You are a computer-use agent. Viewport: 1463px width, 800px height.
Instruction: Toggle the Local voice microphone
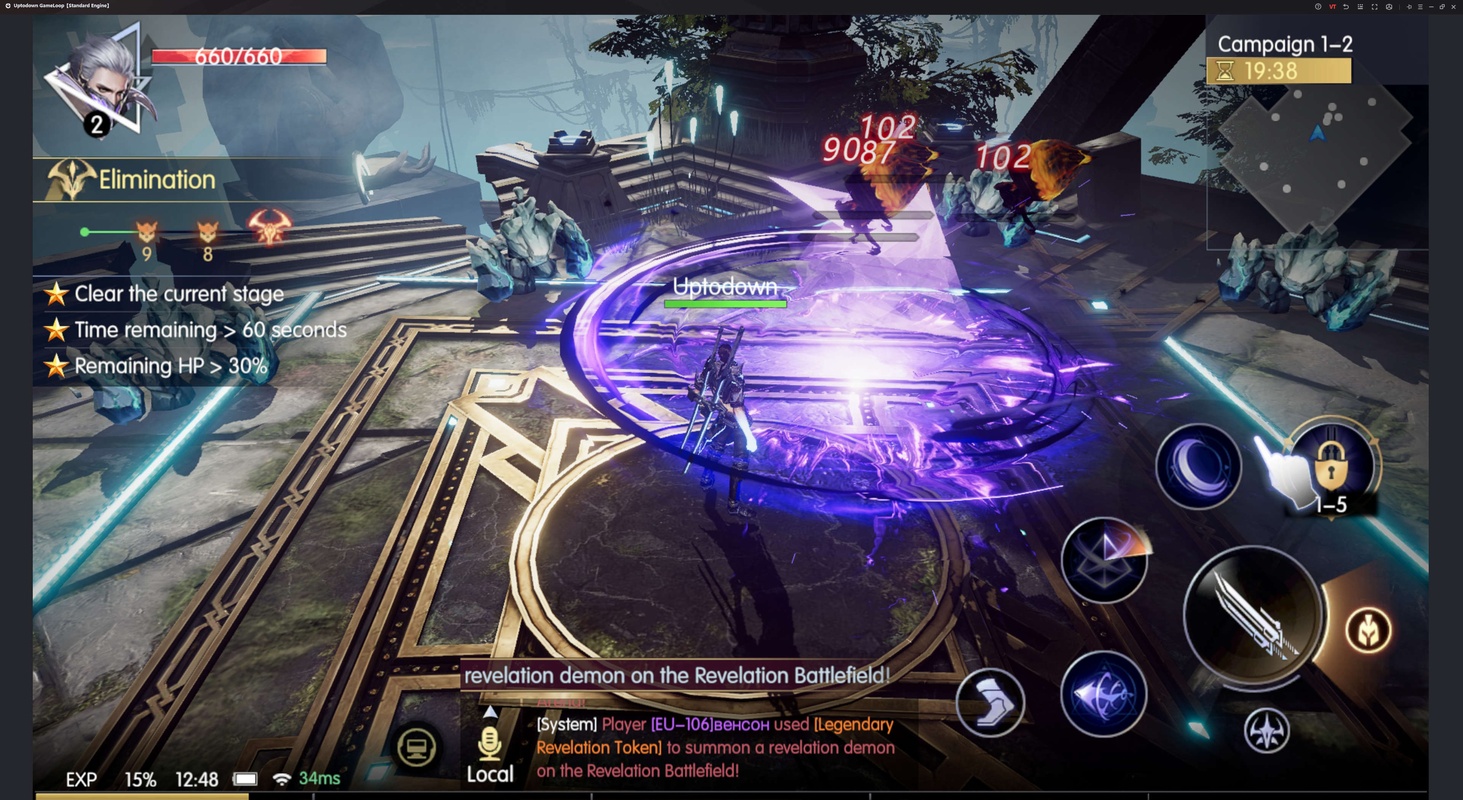coord(490,744)
